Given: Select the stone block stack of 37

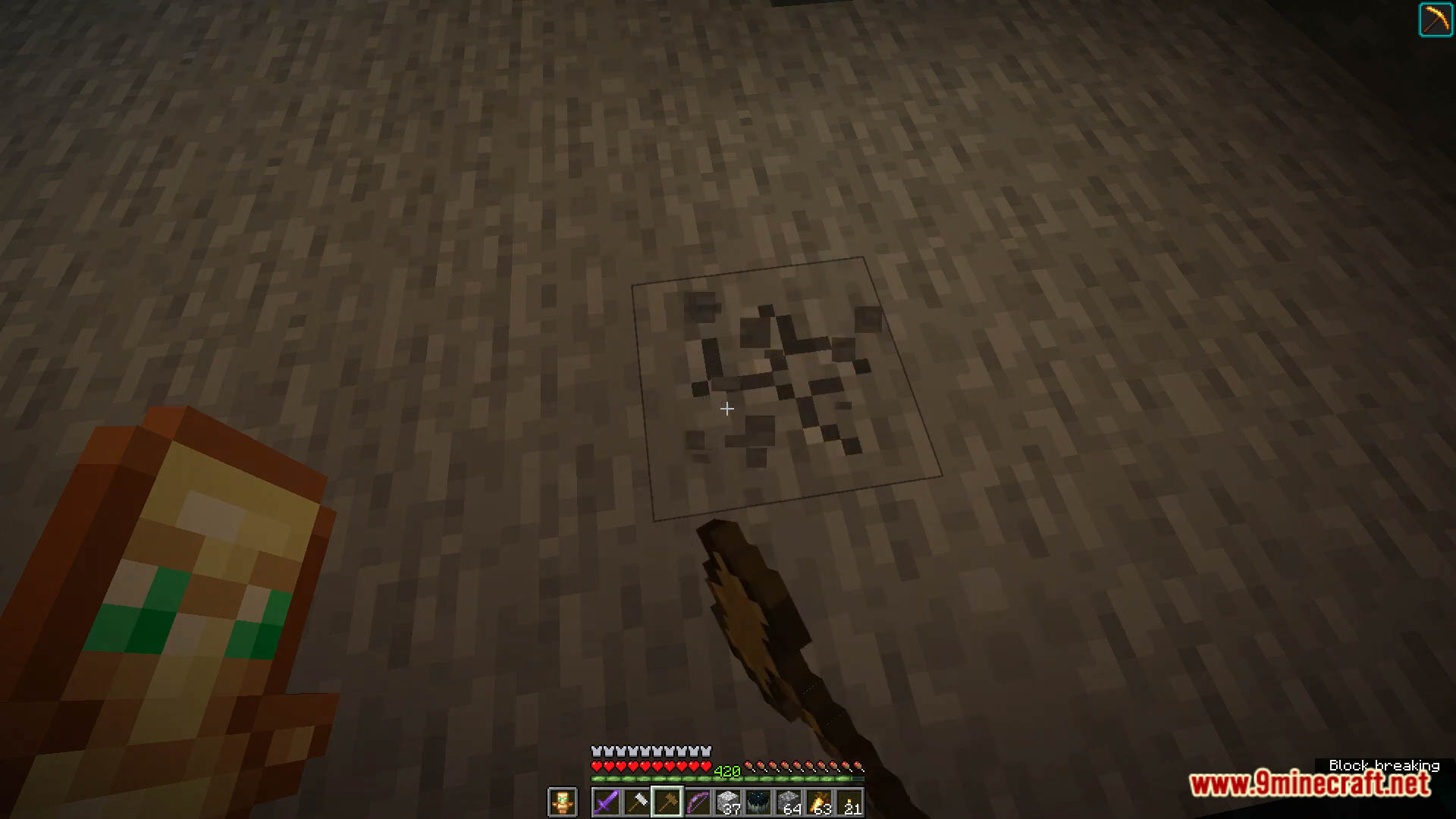Looking at the screenshot, I should (728, 802).
